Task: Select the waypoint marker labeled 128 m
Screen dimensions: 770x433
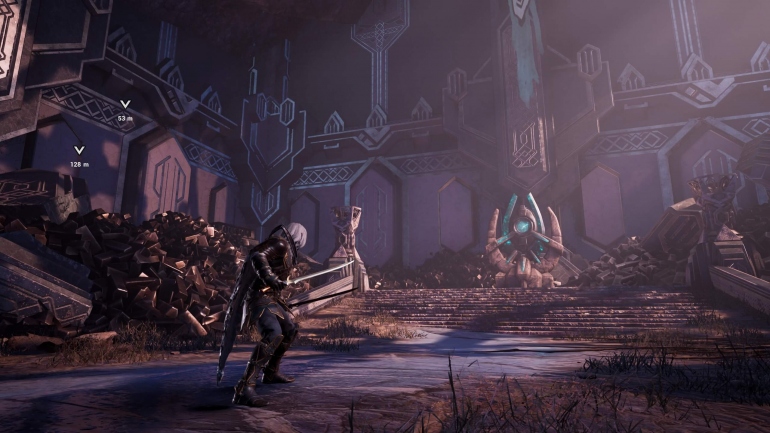Action: [79, 151]
